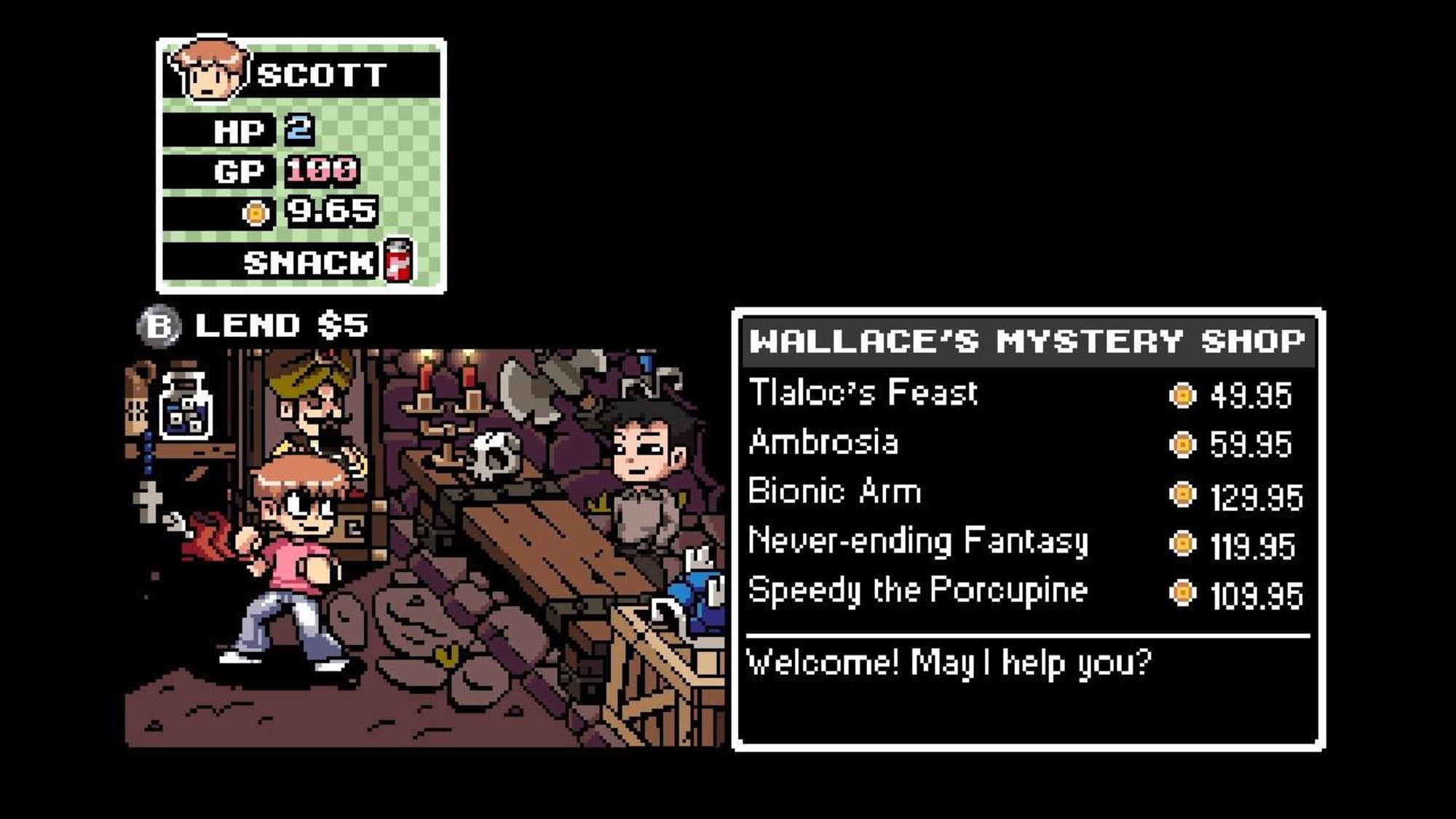Viewport: 1456px width, 819px height.
Task: Select Speedy the Porcupine shop entry
Action: pos(917,590)
